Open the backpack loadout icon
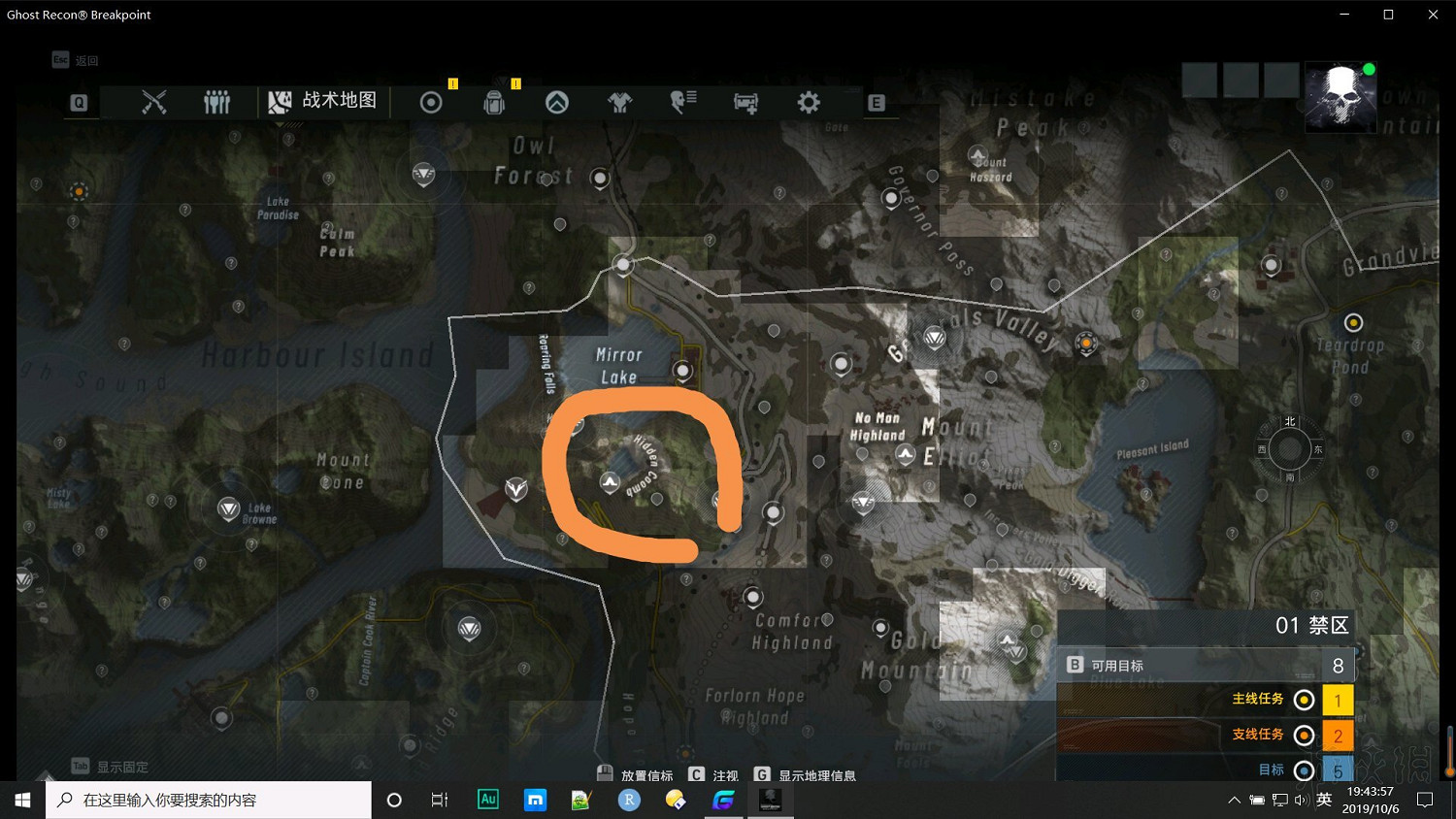 (x=494, y=101)
